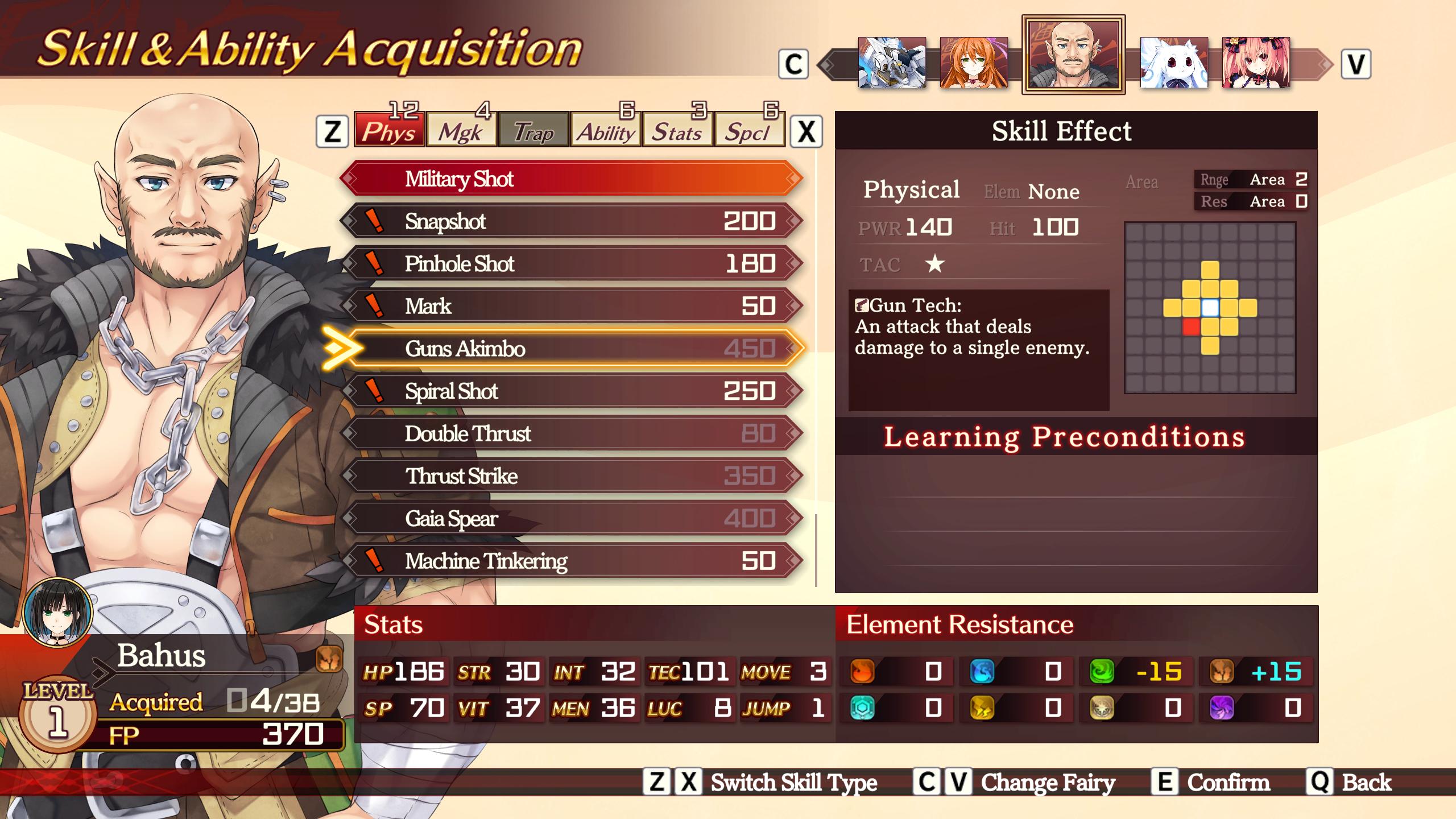Select the Military Shot skill
This screenshot has width=1456, height=819.
click(571, 179)
